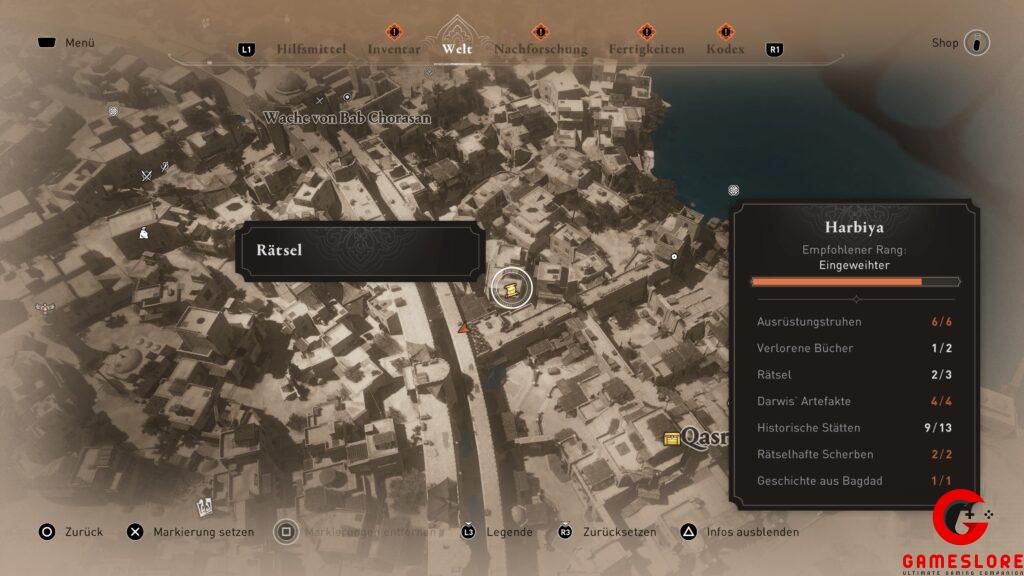This screenshot has height=576, width=1024.
Task: Select the Welt tab
Action: click(x=456, y=49)
